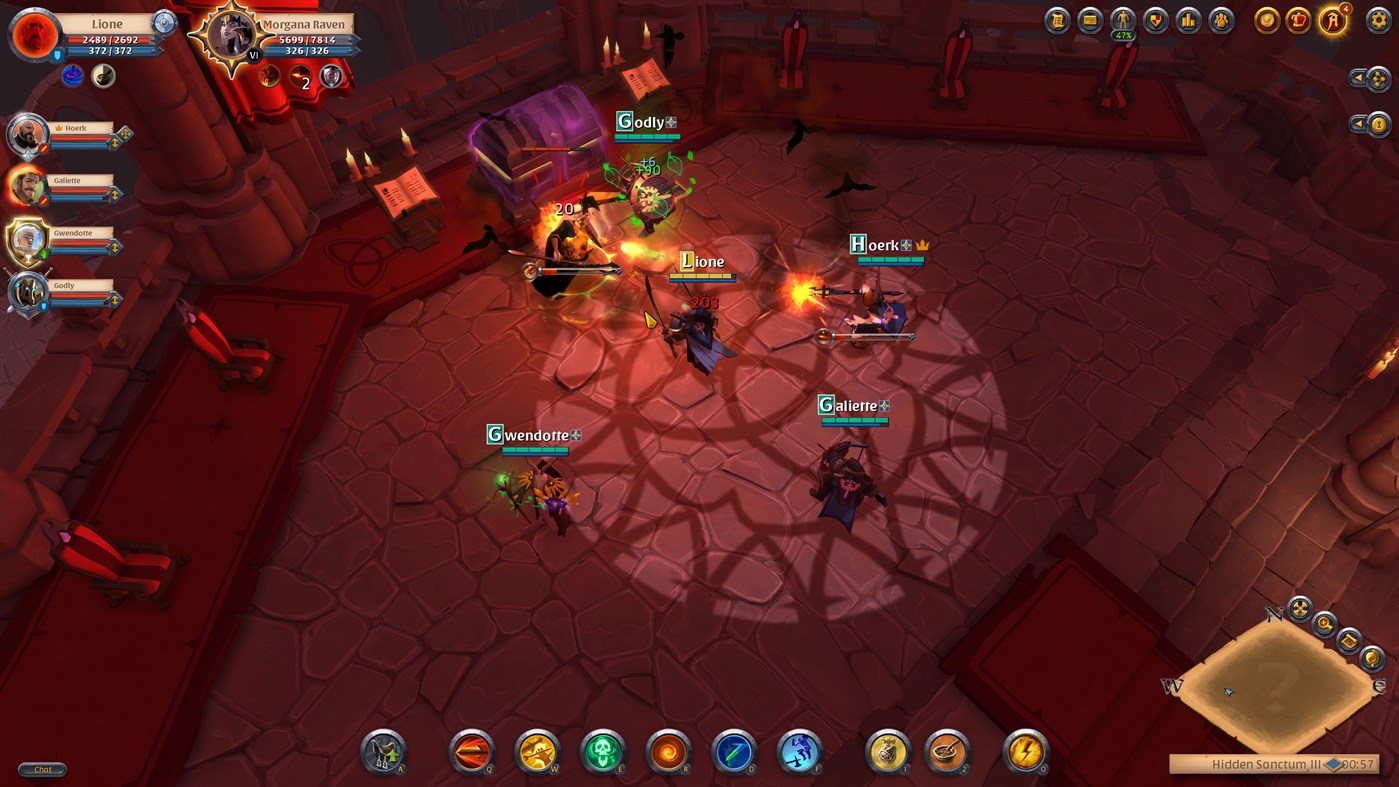Open the character inventory icon showing 47%

[x=1122, y=19]
